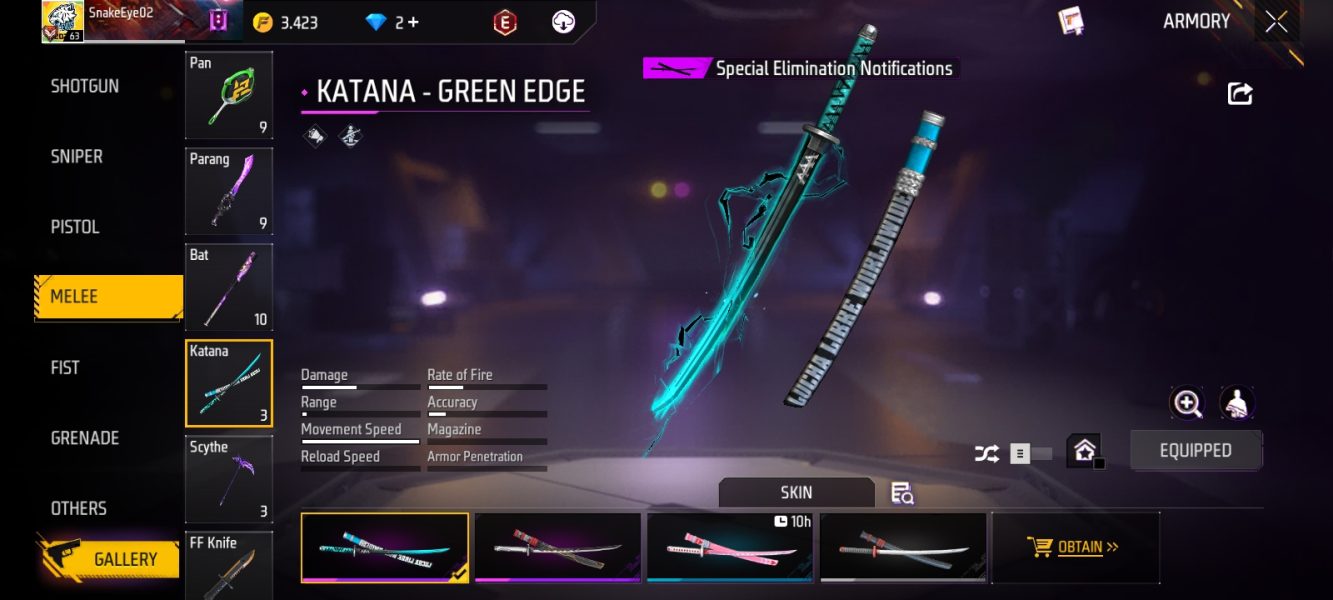
Task: Select the Pistol category
Action: (x=75, y=227)
